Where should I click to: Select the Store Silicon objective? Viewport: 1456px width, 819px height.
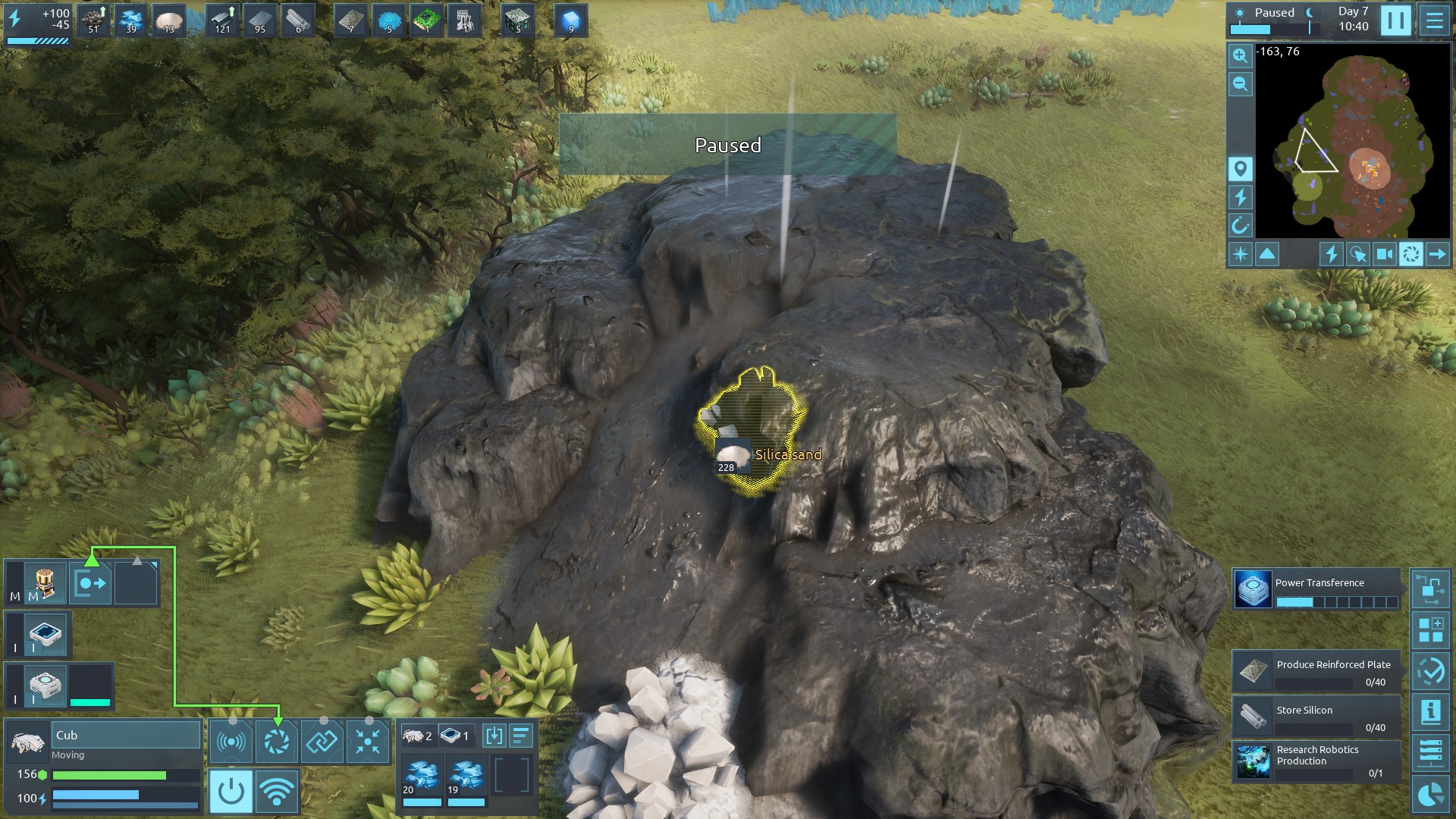pyautogui.click(x=1316, y=717)
